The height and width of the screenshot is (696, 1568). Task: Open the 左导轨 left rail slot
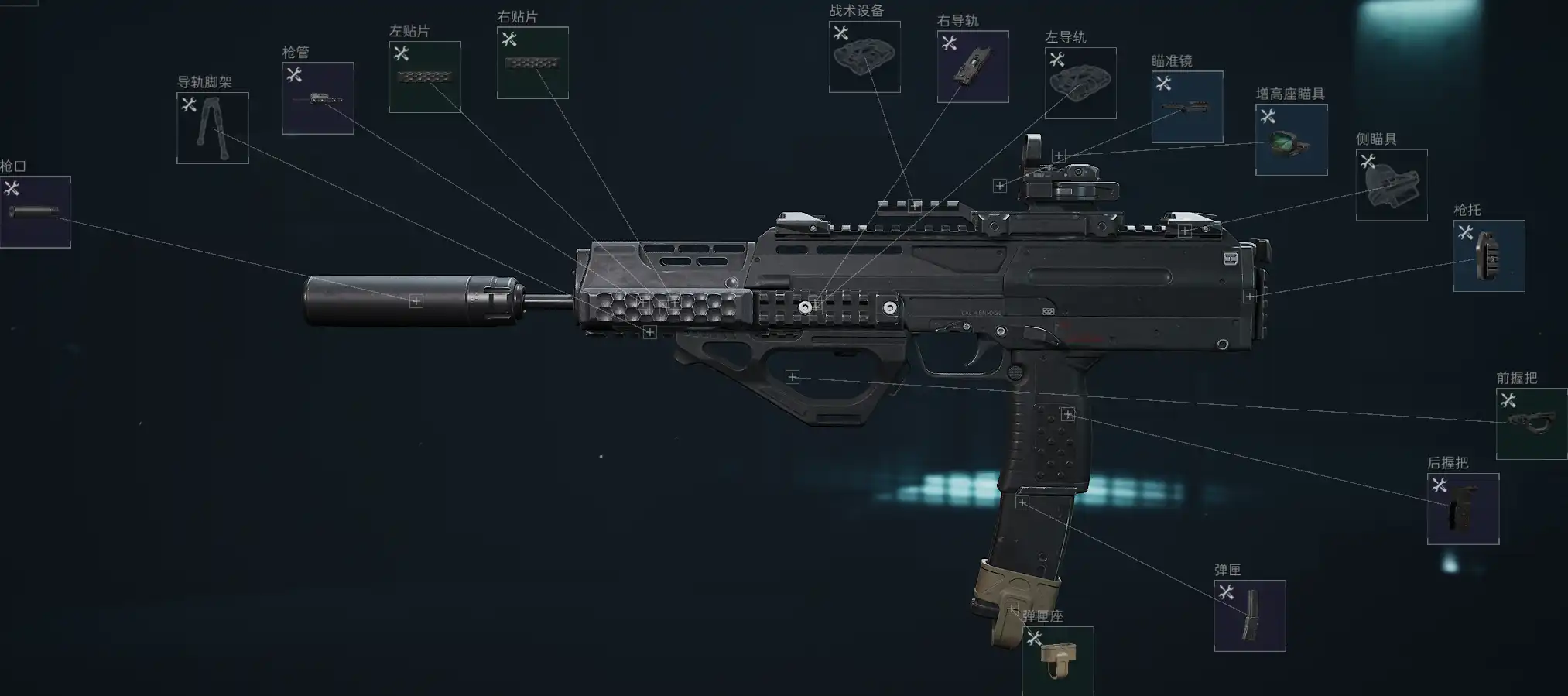(1080, 84)
